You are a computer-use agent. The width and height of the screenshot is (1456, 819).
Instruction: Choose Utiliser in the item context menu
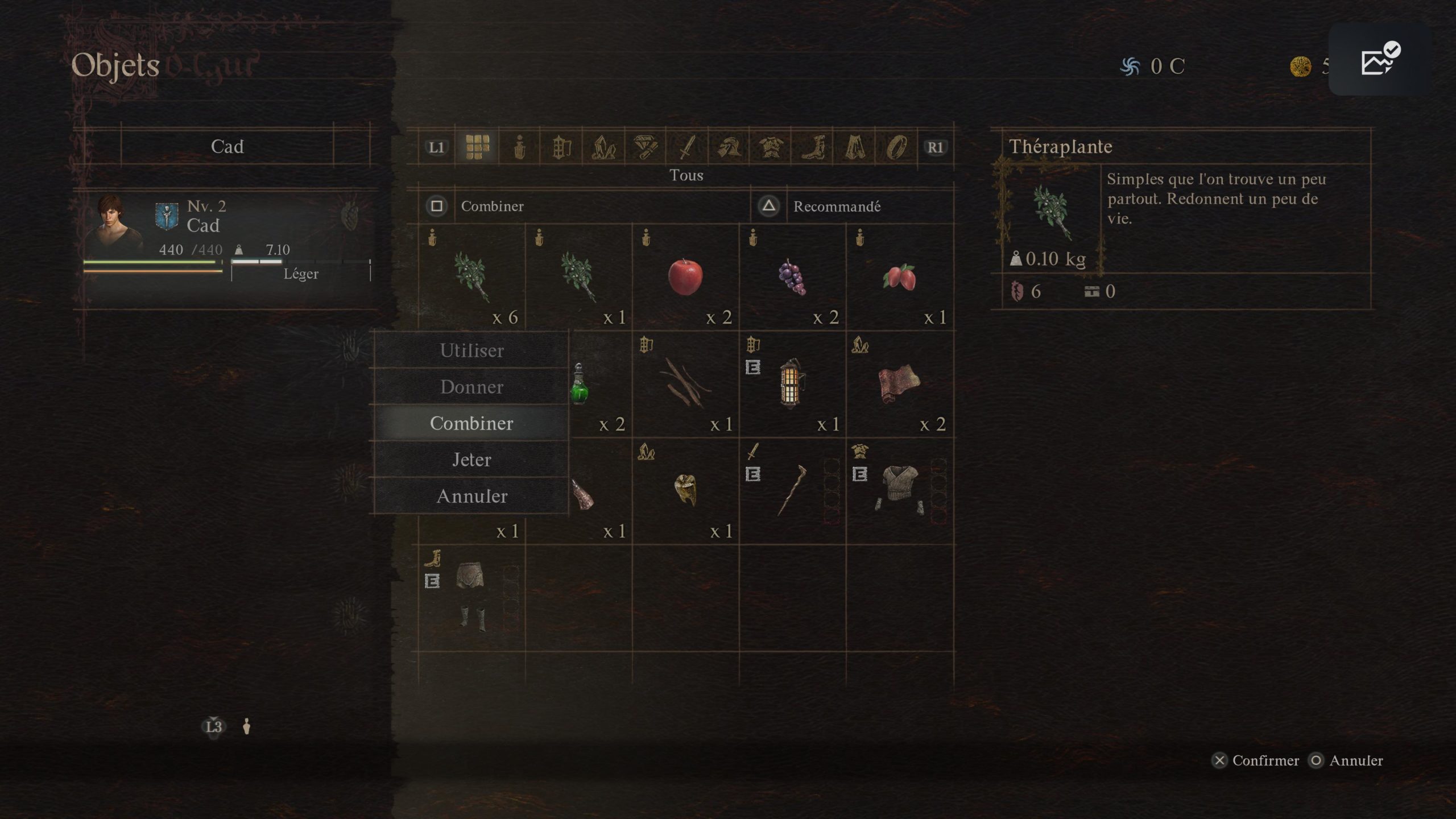point(471,350)
